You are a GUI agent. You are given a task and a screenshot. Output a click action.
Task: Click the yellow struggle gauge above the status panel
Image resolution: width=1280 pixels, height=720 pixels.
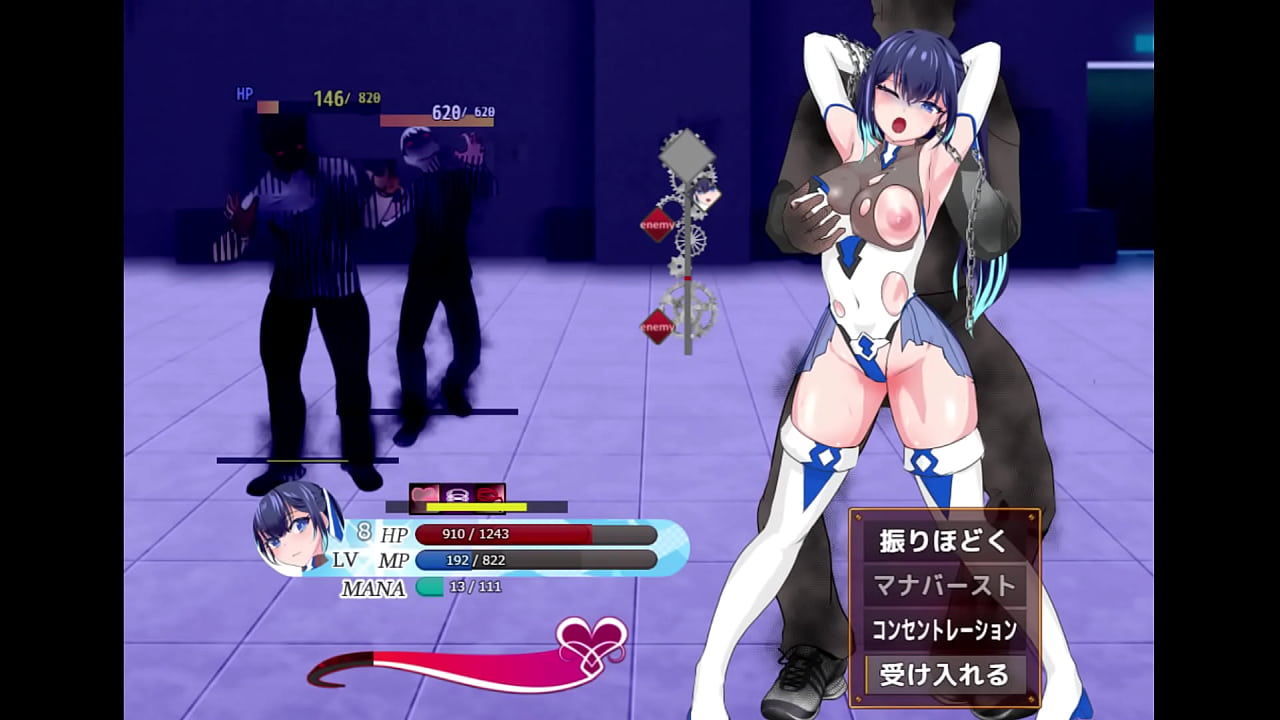coord(476,506)
